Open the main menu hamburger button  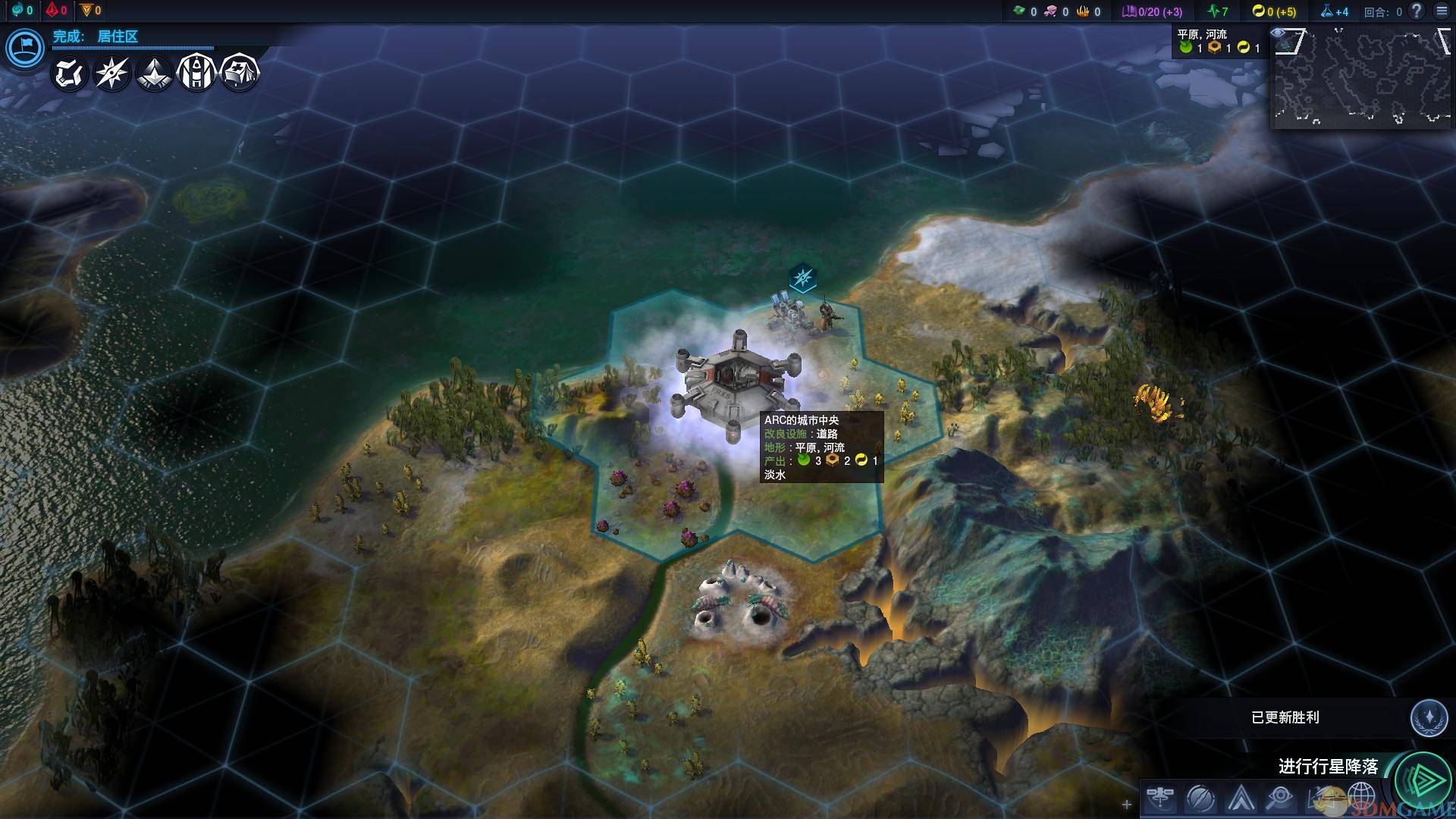click(1442, 11)
